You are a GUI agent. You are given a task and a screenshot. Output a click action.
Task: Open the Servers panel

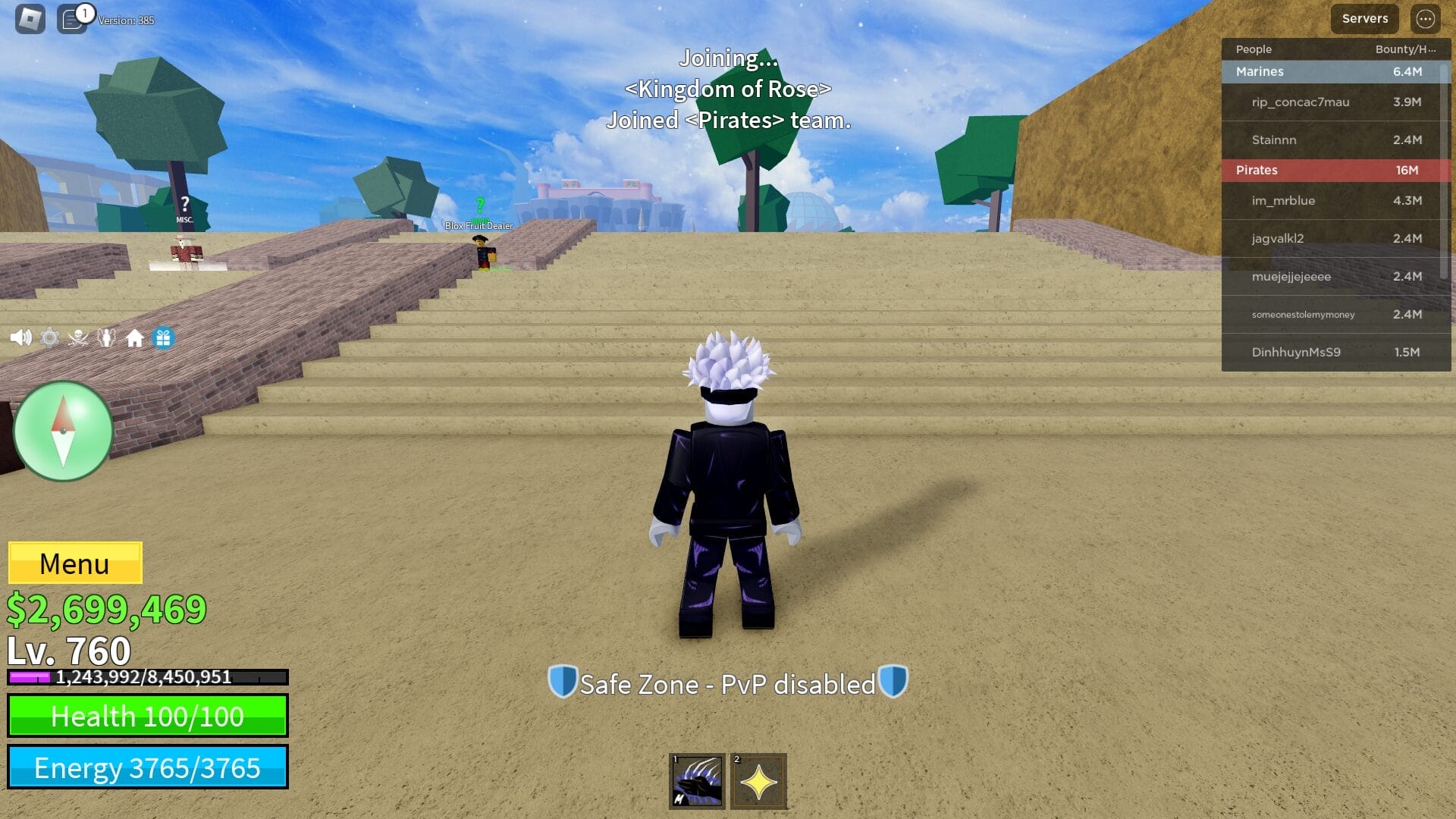tap(1364, 18)
